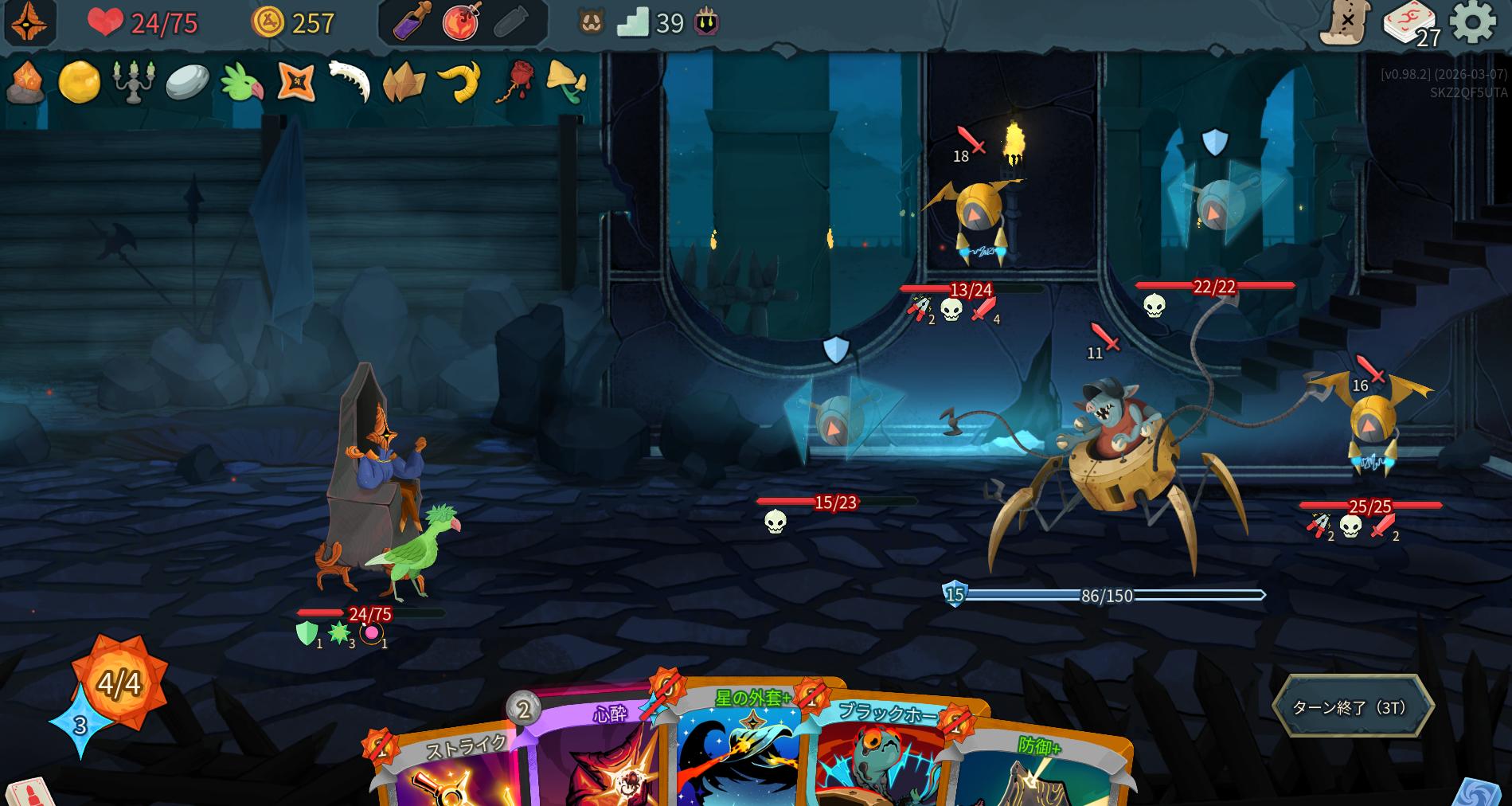View the deck of 27 cards
This screenshot has height=806, width=1512.
tap(1410, 24)
